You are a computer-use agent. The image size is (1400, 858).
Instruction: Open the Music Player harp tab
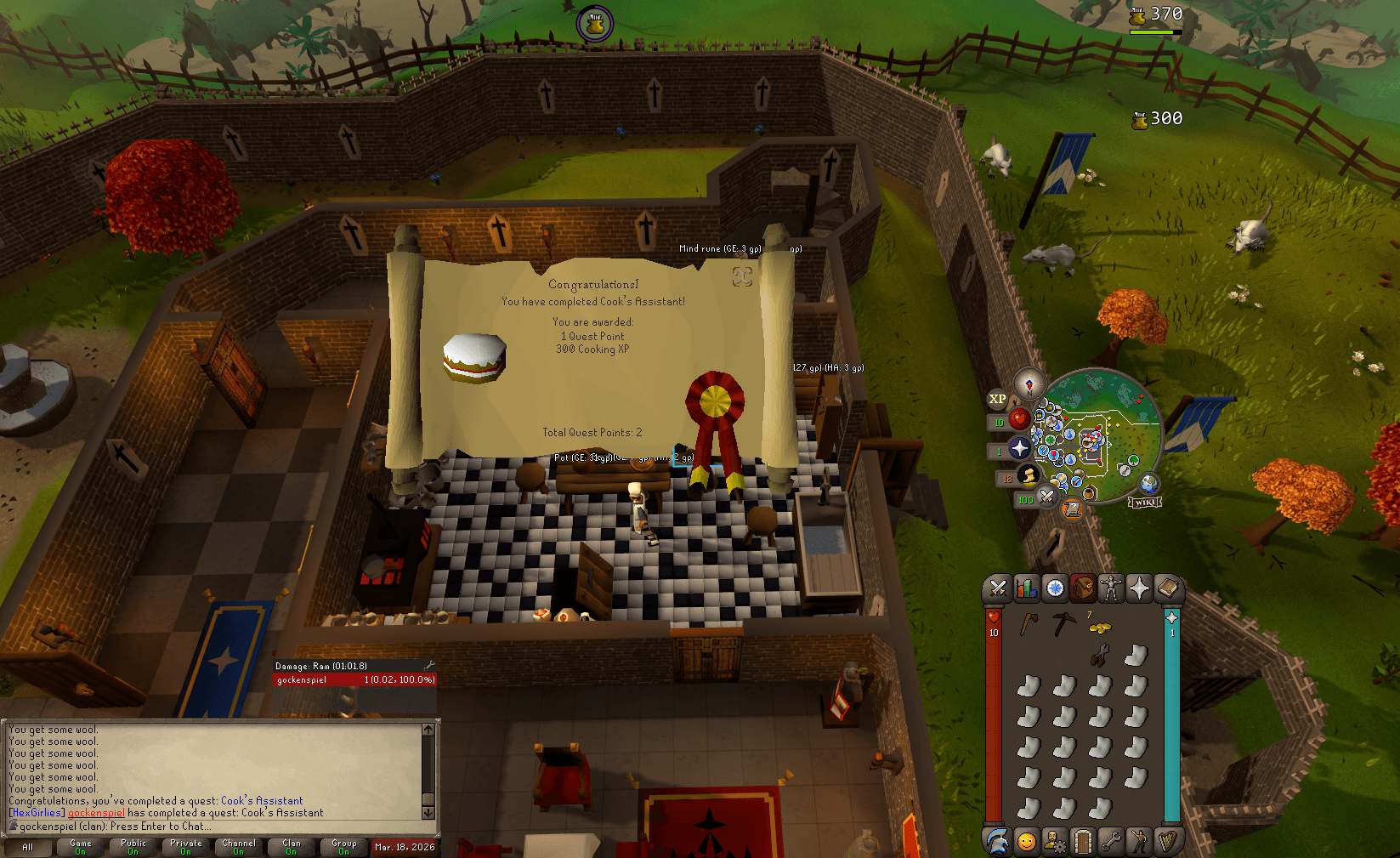point(1169,842)
